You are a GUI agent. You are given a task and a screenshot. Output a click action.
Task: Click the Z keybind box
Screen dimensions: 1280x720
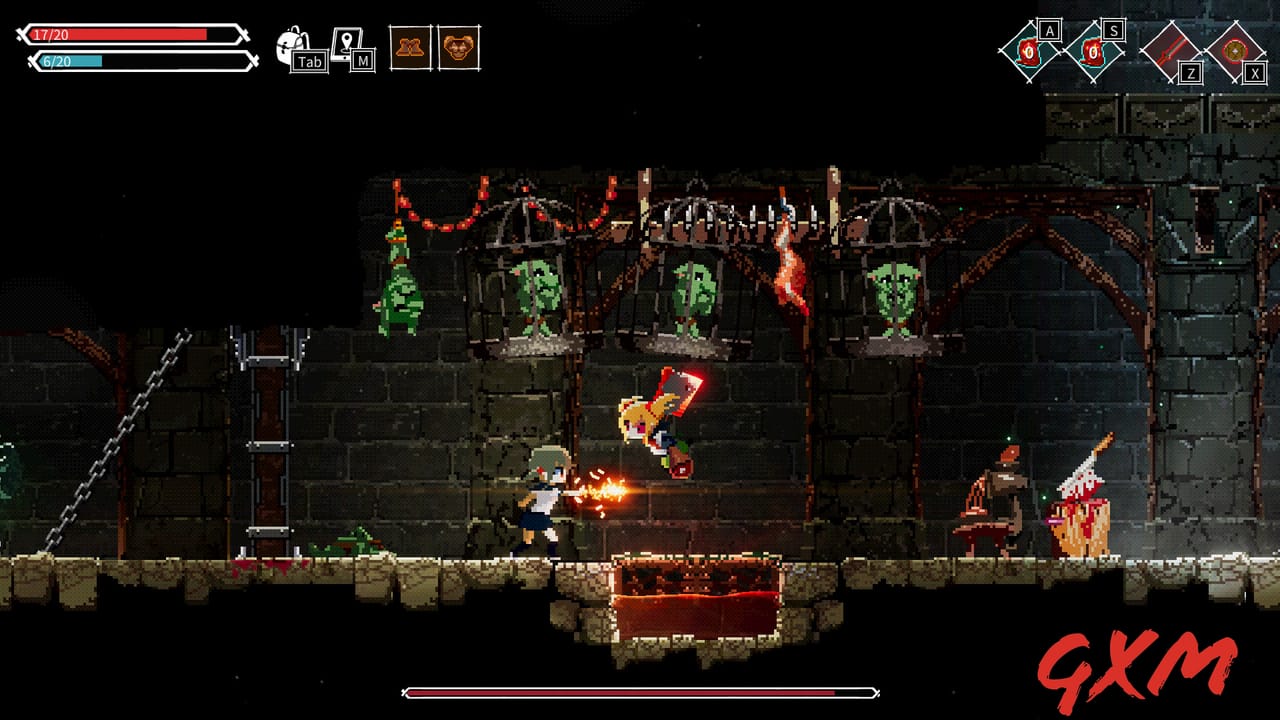click(1190, 73)
